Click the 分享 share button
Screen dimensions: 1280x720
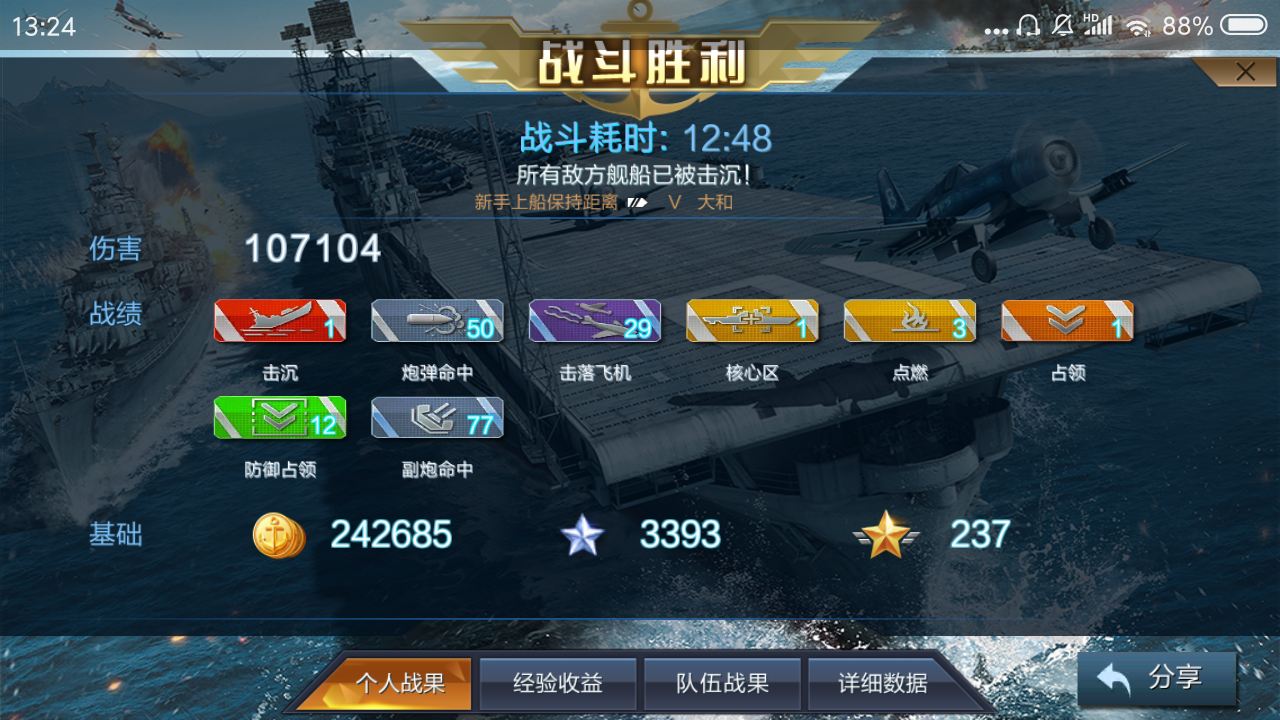coord(1157,678)
